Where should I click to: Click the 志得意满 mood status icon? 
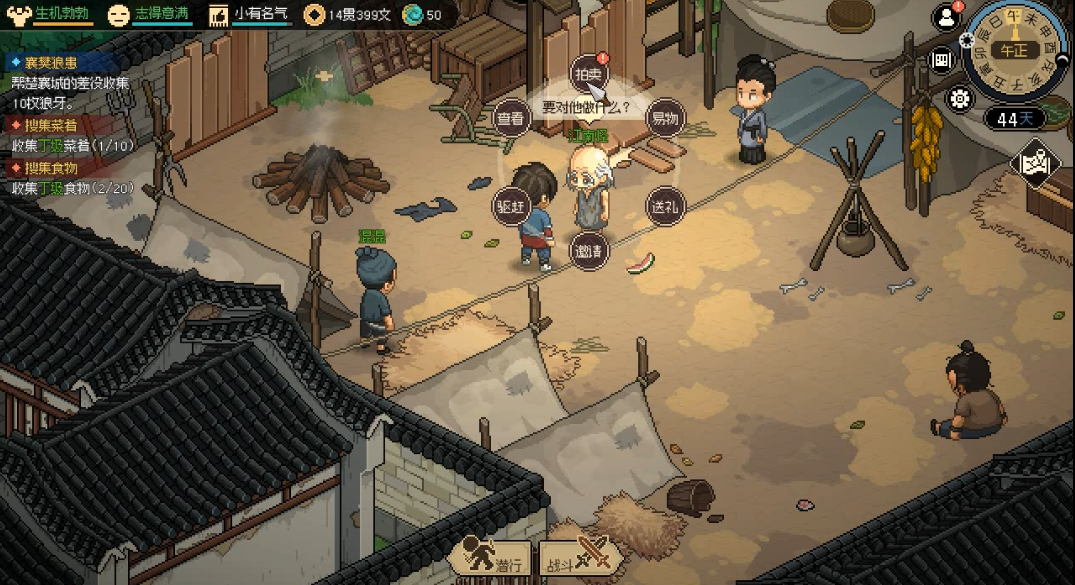119,15
